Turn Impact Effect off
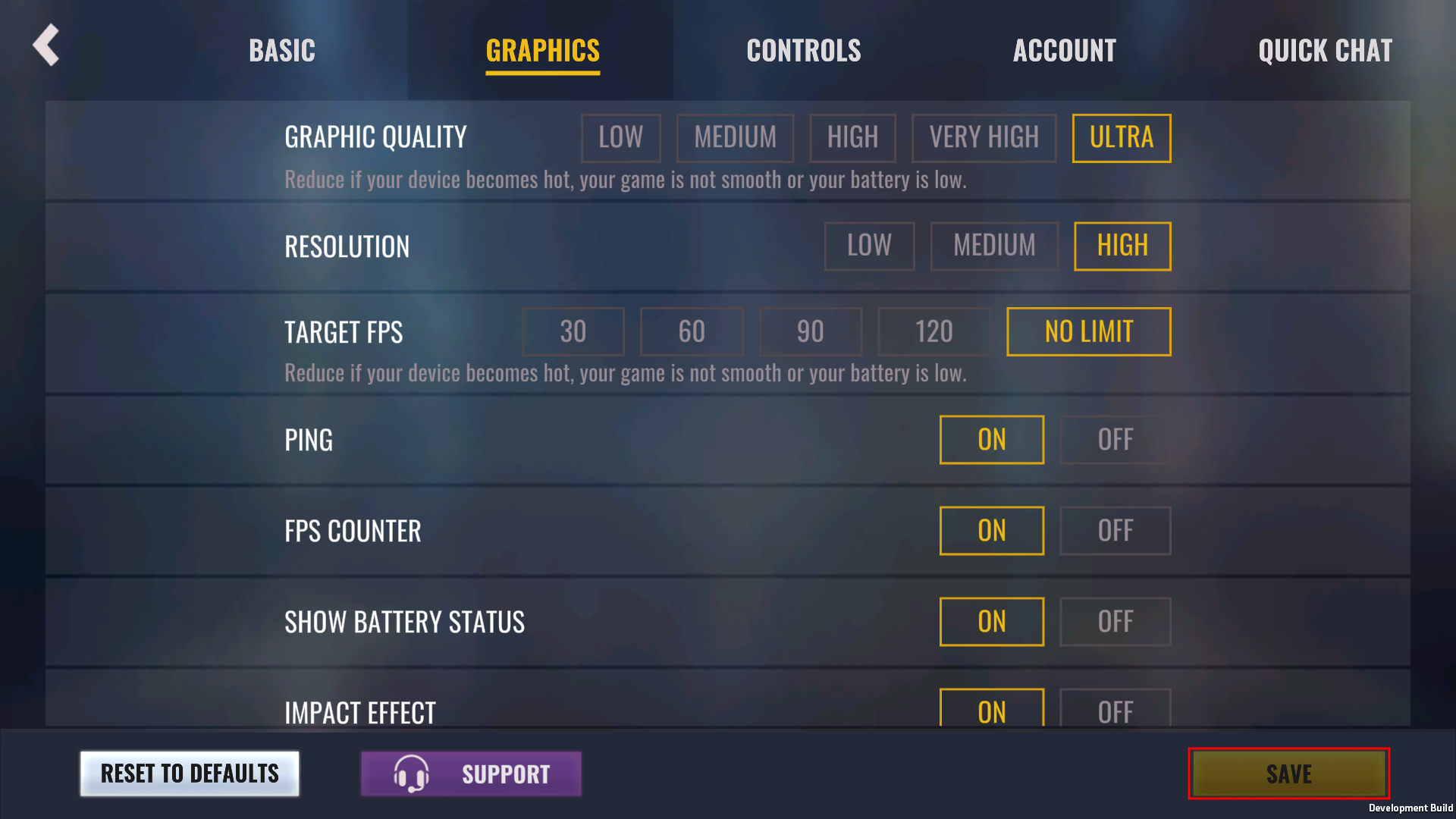The height and width of the screenshot is (819, 1456). point(1115,709)
